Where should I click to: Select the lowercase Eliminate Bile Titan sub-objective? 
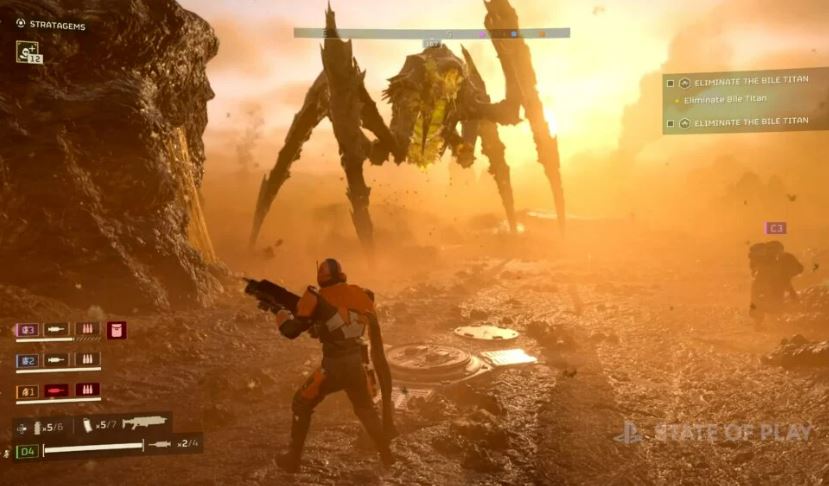pyautogui.click(x=724, y=99)
